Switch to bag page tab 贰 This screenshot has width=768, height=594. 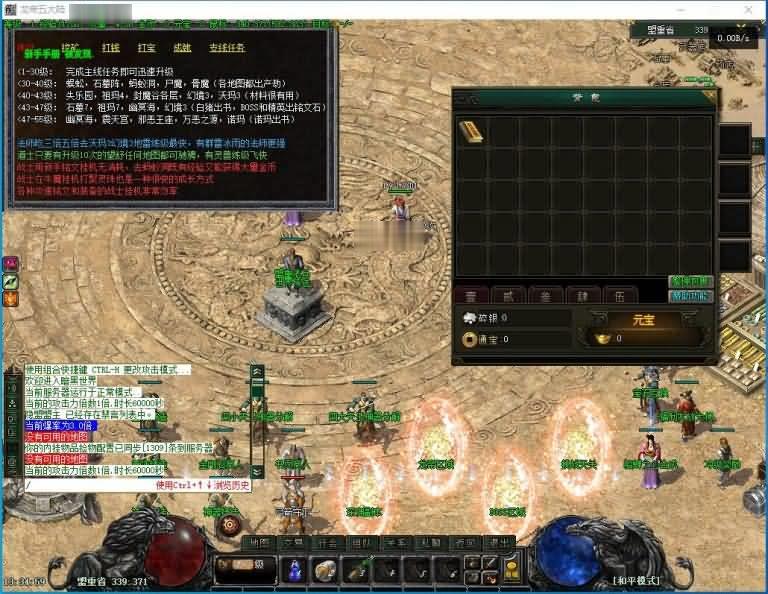coord(508,295)
